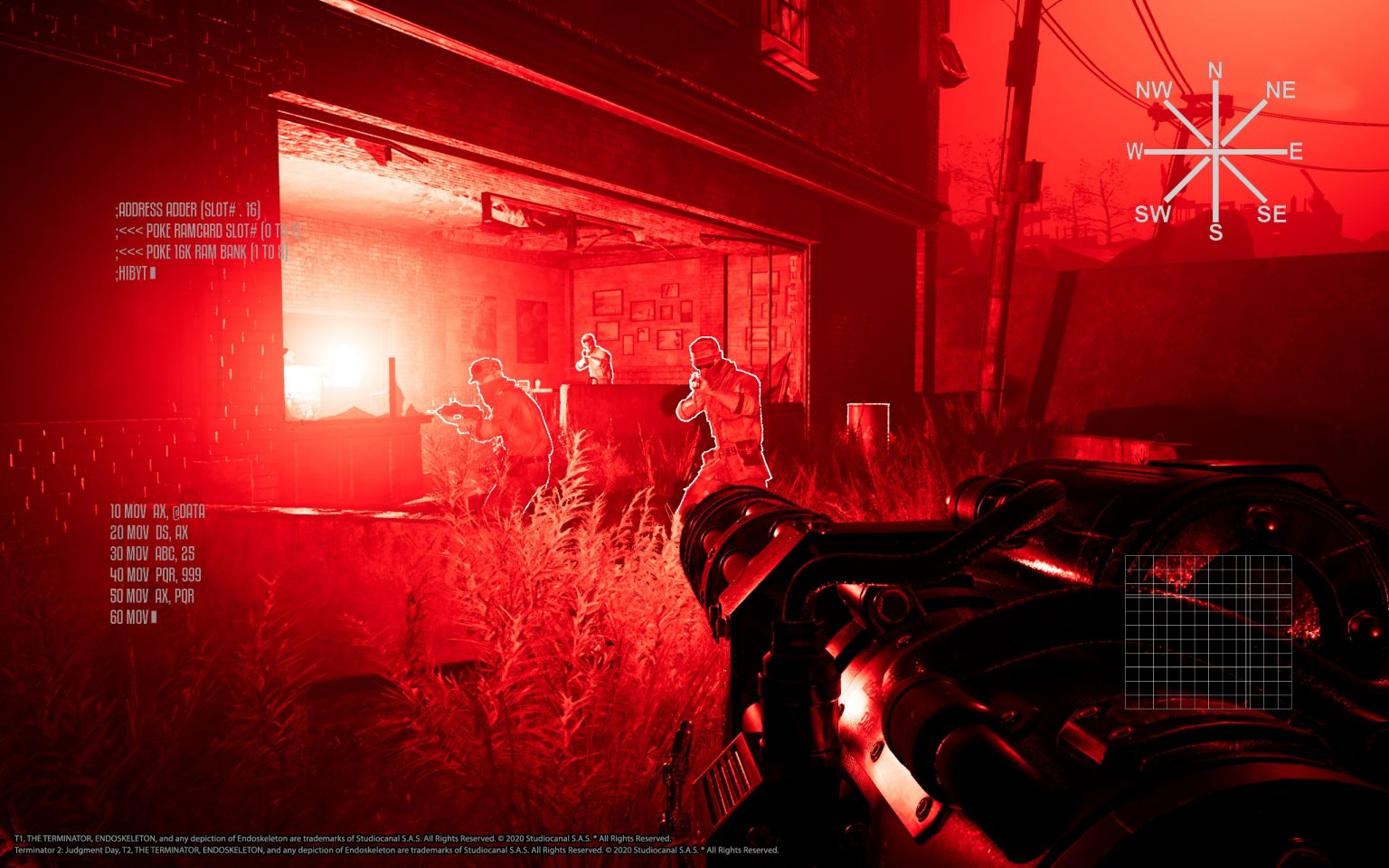
Task: Click the 40 MOV PQR, 999 instruction
Action: (158, 573)
